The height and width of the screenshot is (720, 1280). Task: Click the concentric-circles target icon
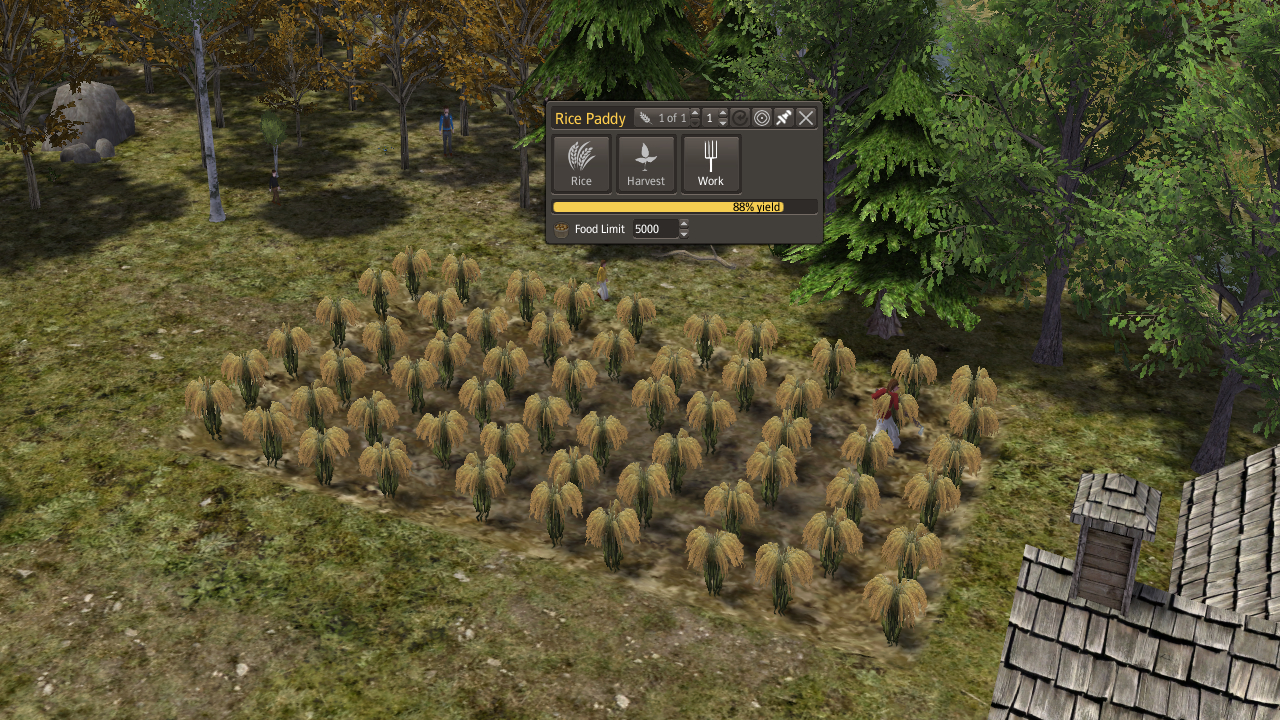pyautogui.click(x=762, y=118)
